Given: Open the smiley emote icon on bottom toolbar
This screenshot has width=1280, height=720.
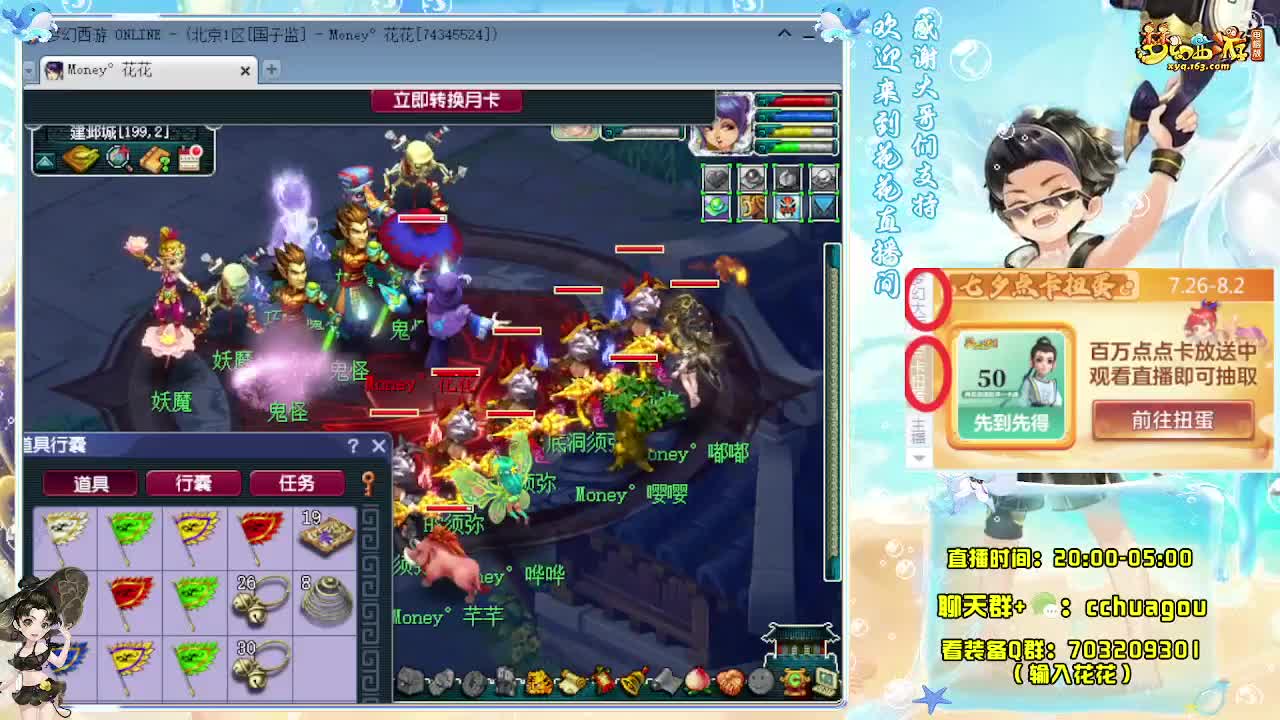Looking at the screenshot, I should tap(759, 681).
